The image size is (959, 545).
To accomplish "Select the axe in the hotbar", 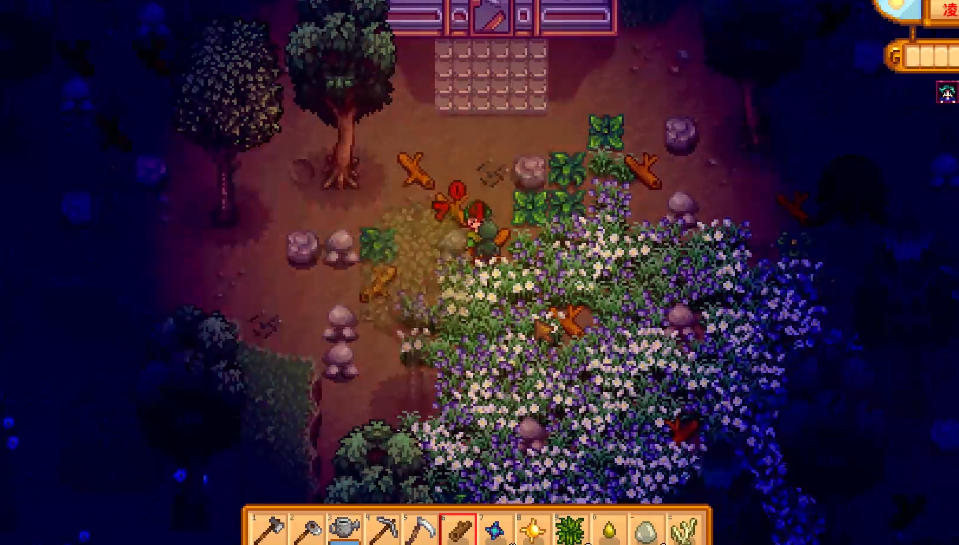I will click(x=268, y=529).
